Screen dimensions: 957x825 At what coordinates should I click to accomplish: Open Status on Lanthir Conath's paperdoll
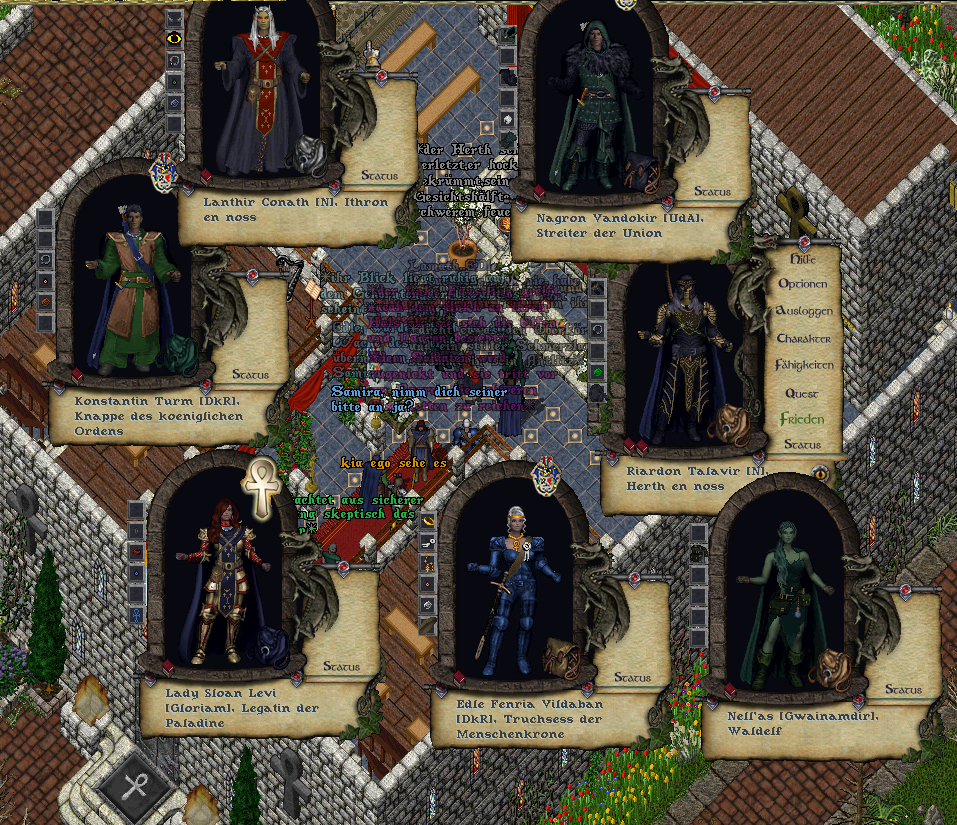coord(379,176)
